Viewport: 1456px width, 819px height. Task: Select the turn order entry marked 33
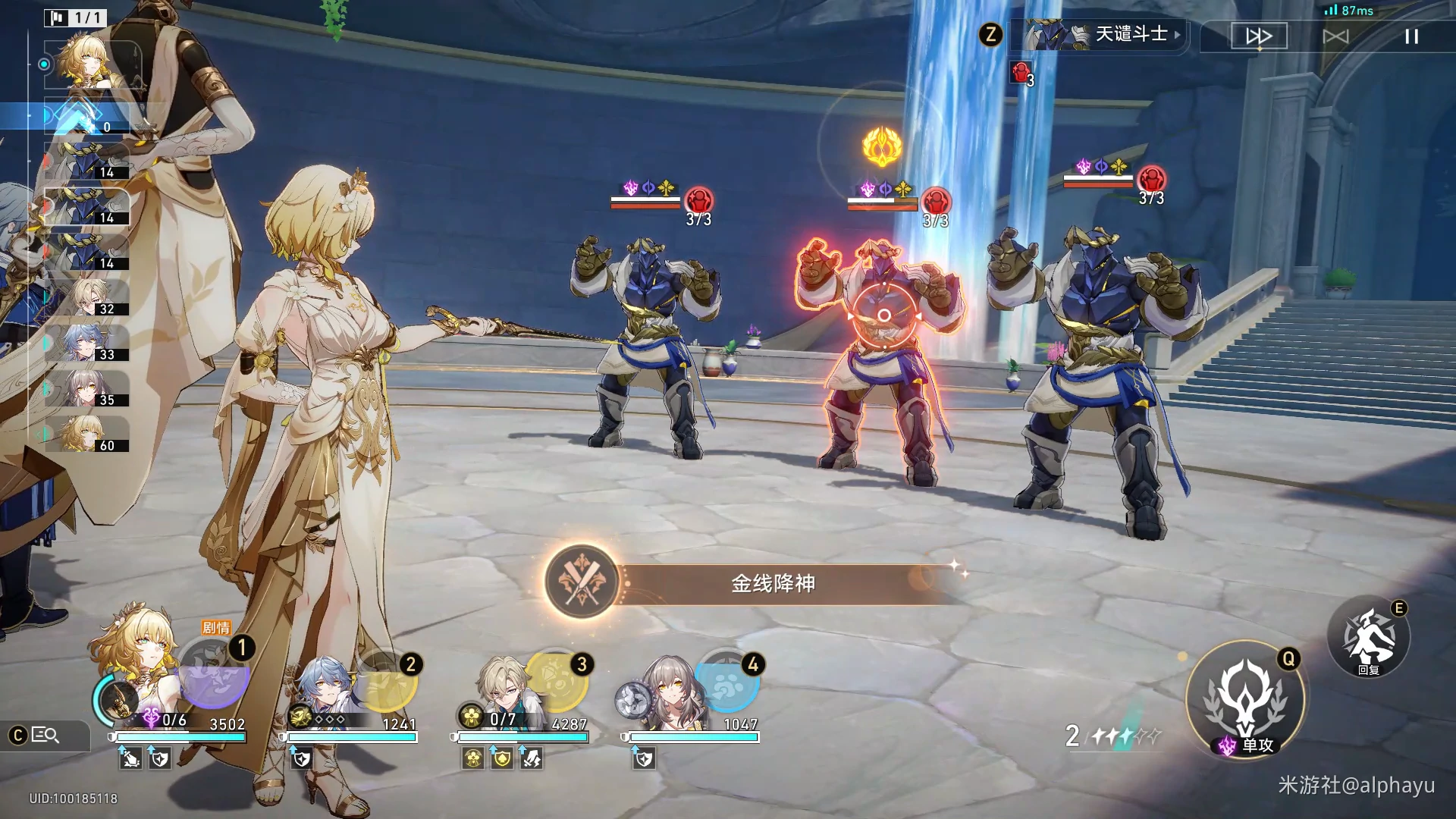(86, 343)
